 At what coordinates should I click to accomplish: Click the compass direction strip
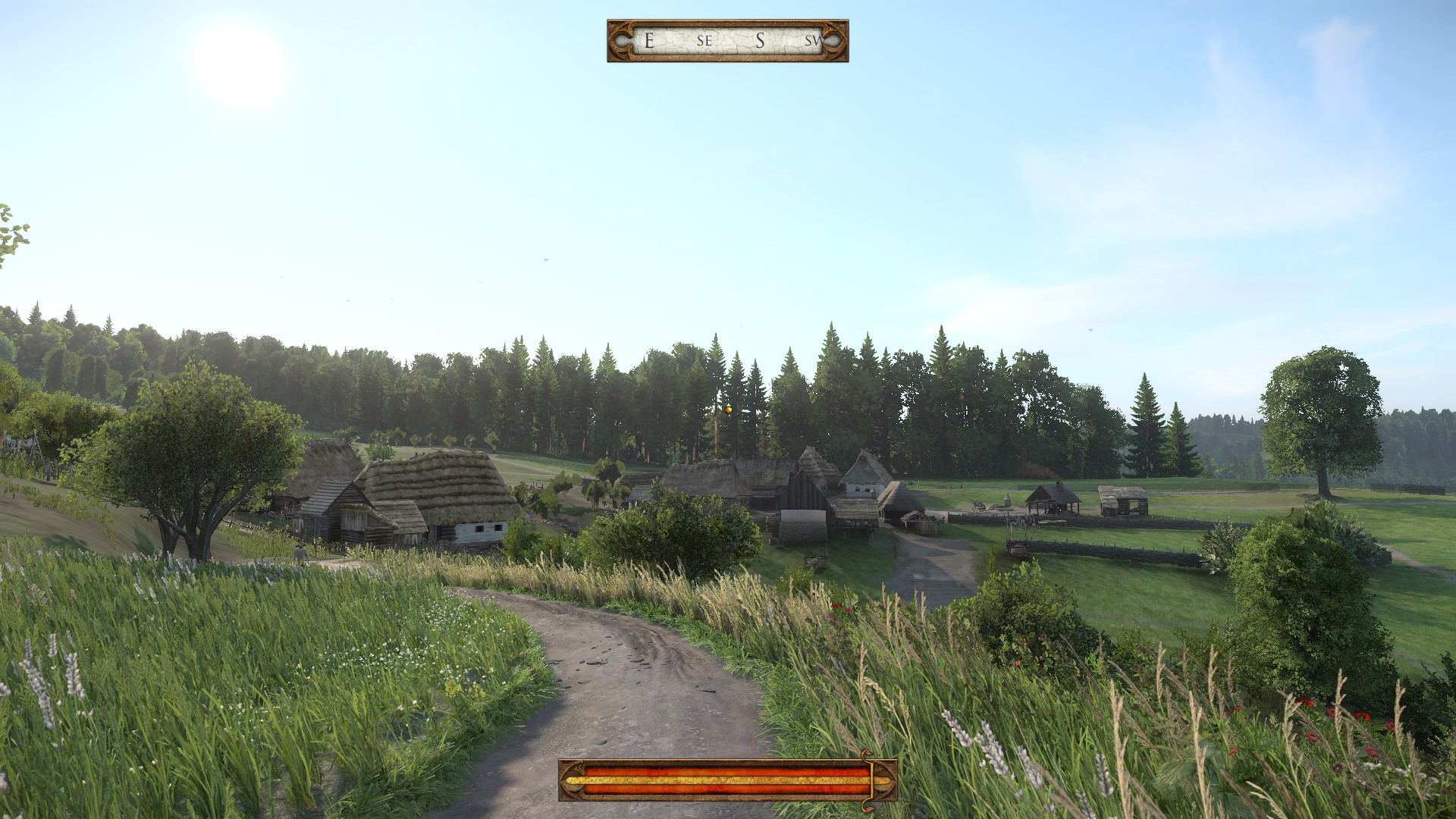coord(727,41)
